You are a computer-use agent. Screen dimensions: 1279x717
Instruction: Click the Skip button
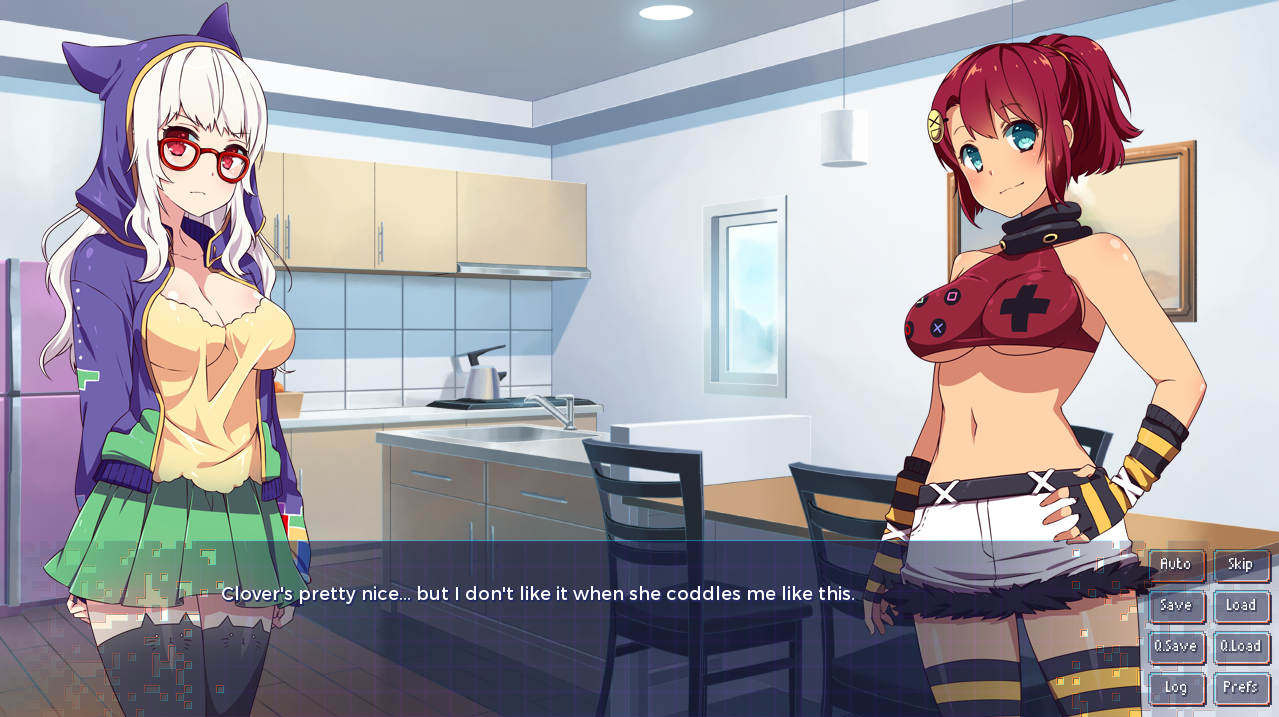point(1241,565)
